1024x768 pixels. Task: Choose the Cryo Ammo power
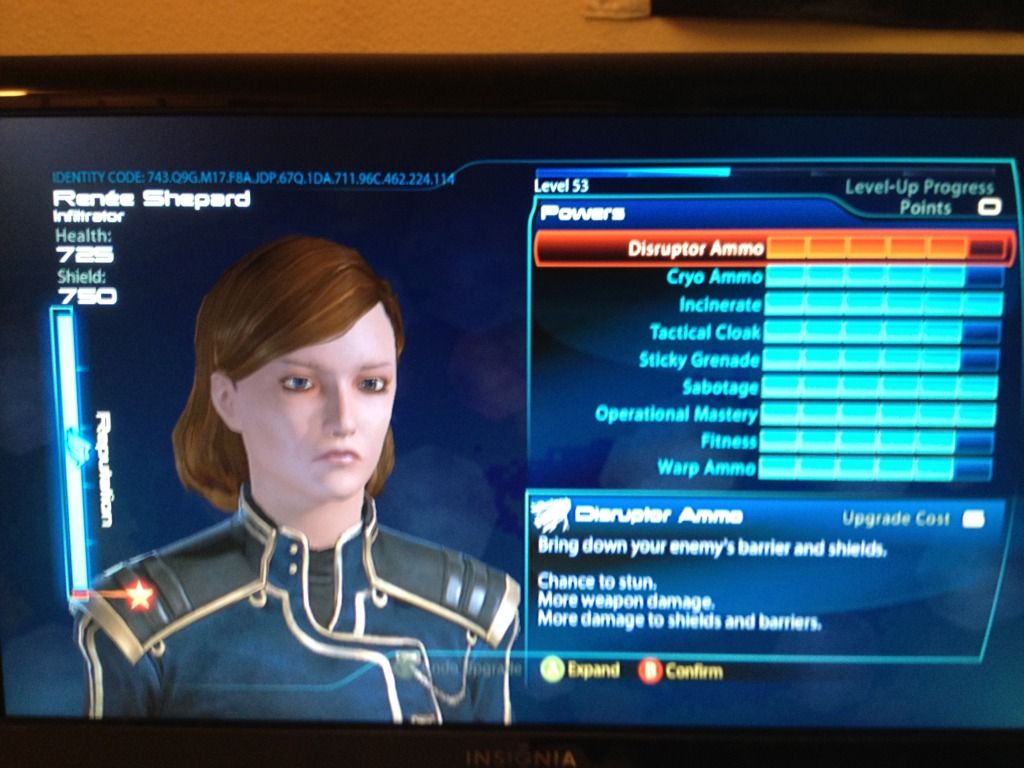714,277
